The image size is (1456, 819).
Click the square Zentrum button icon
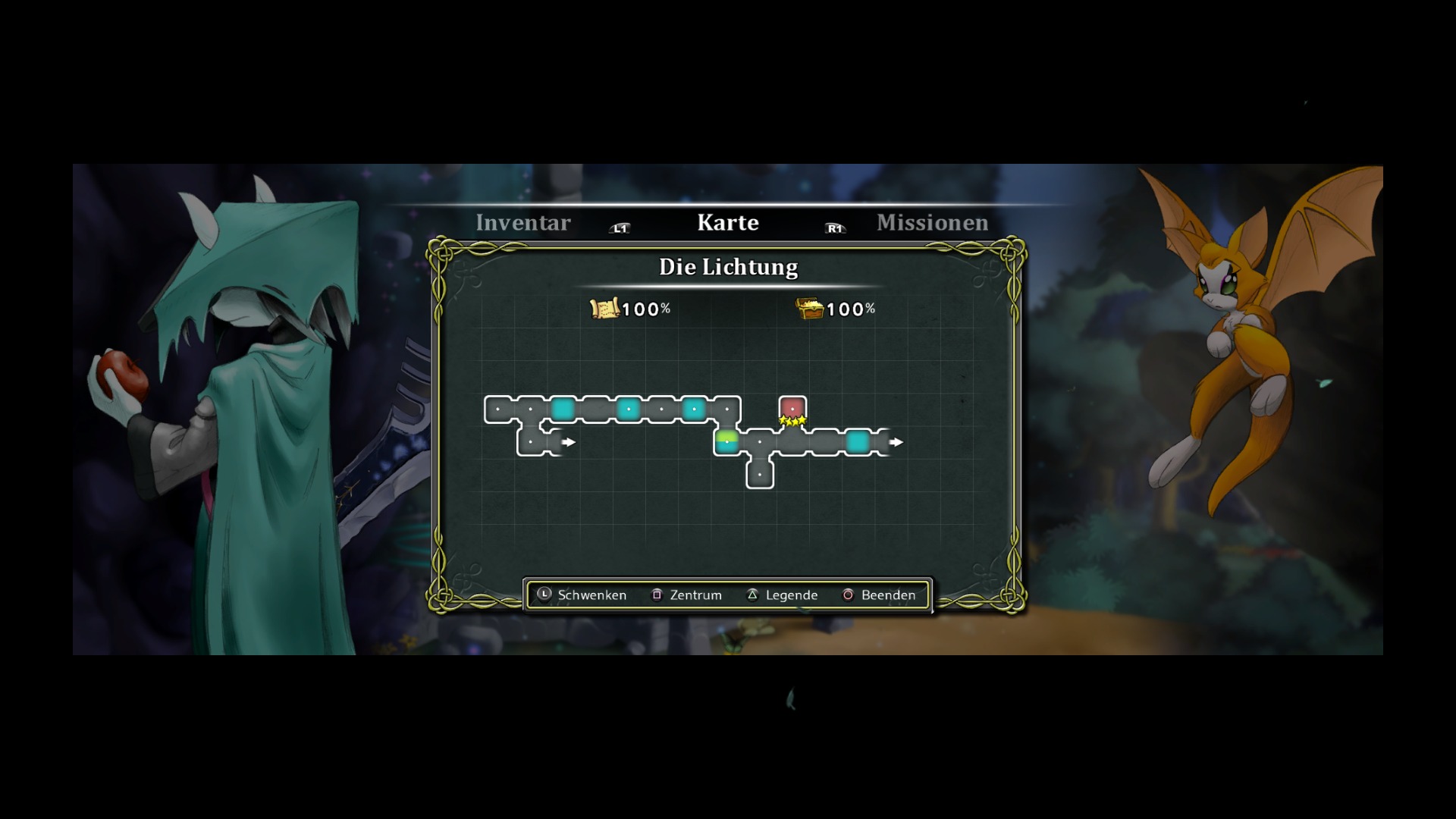point(657,595)
